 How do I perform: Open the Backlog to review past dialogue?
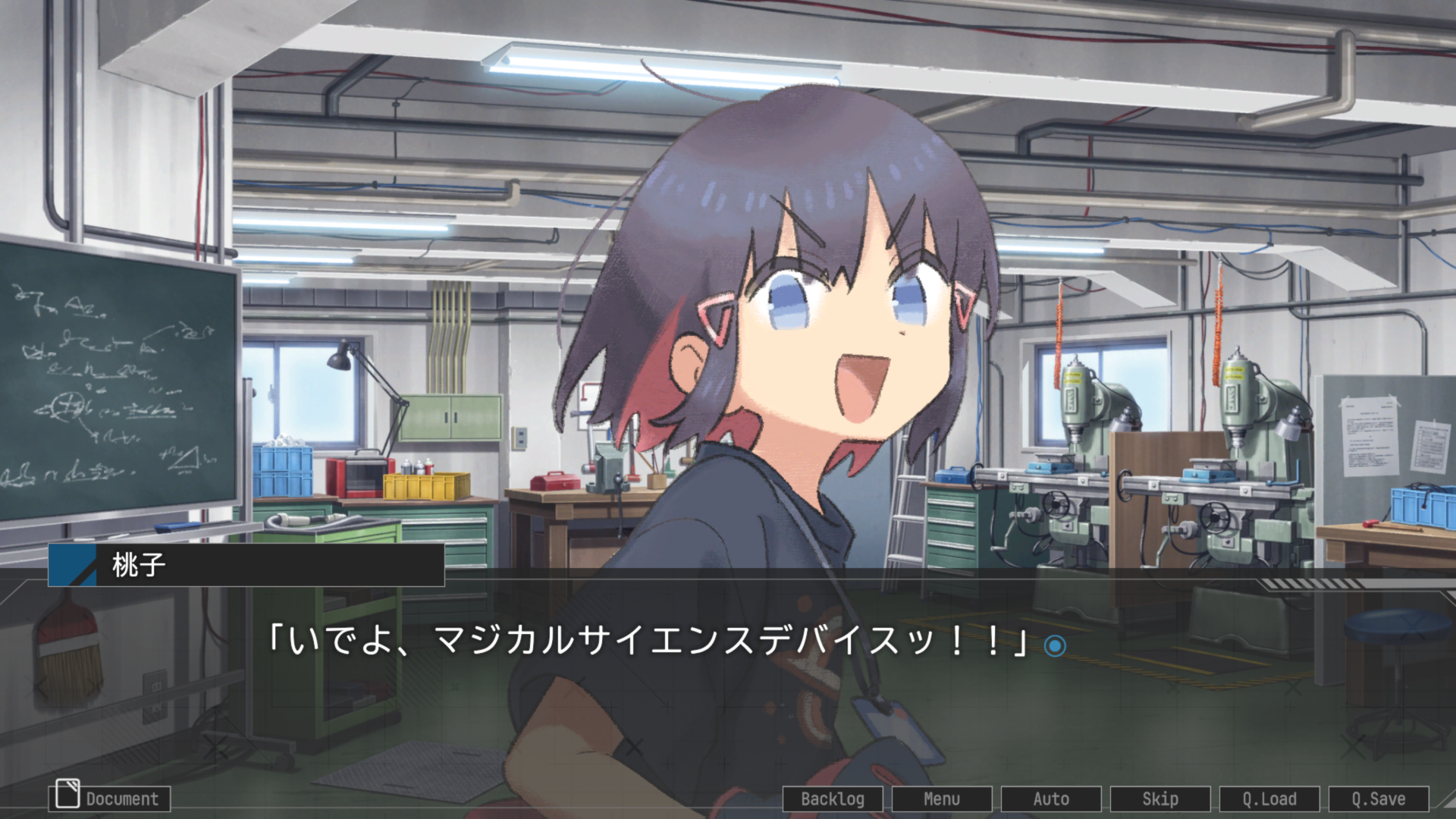pyautogui.click(x=832, y=799)
